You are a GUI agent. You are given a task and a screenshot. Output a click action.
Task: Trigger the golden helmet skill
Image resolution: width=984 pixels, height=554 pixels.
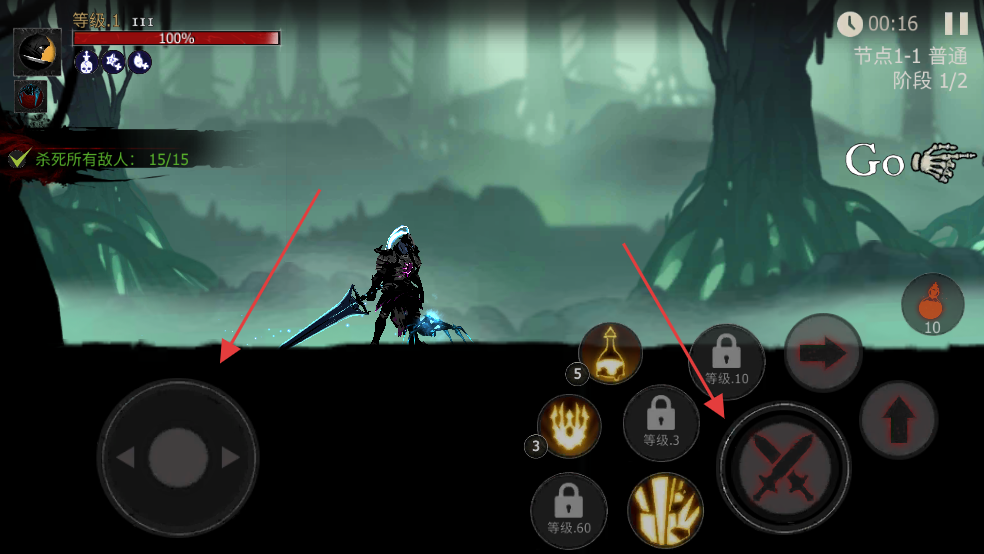click(610, 354)
